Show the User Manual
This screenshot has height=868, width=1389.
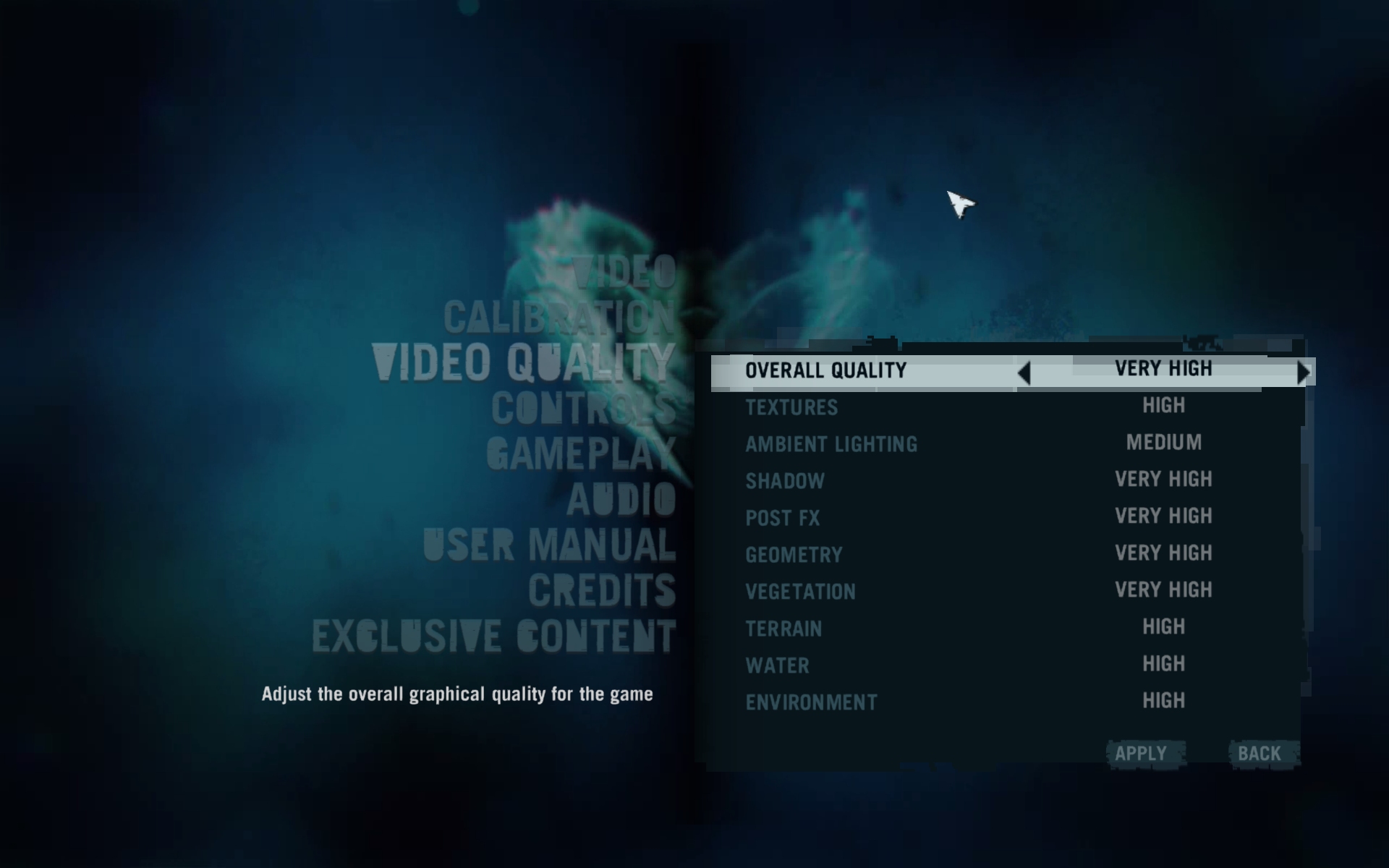click(549, 545)
